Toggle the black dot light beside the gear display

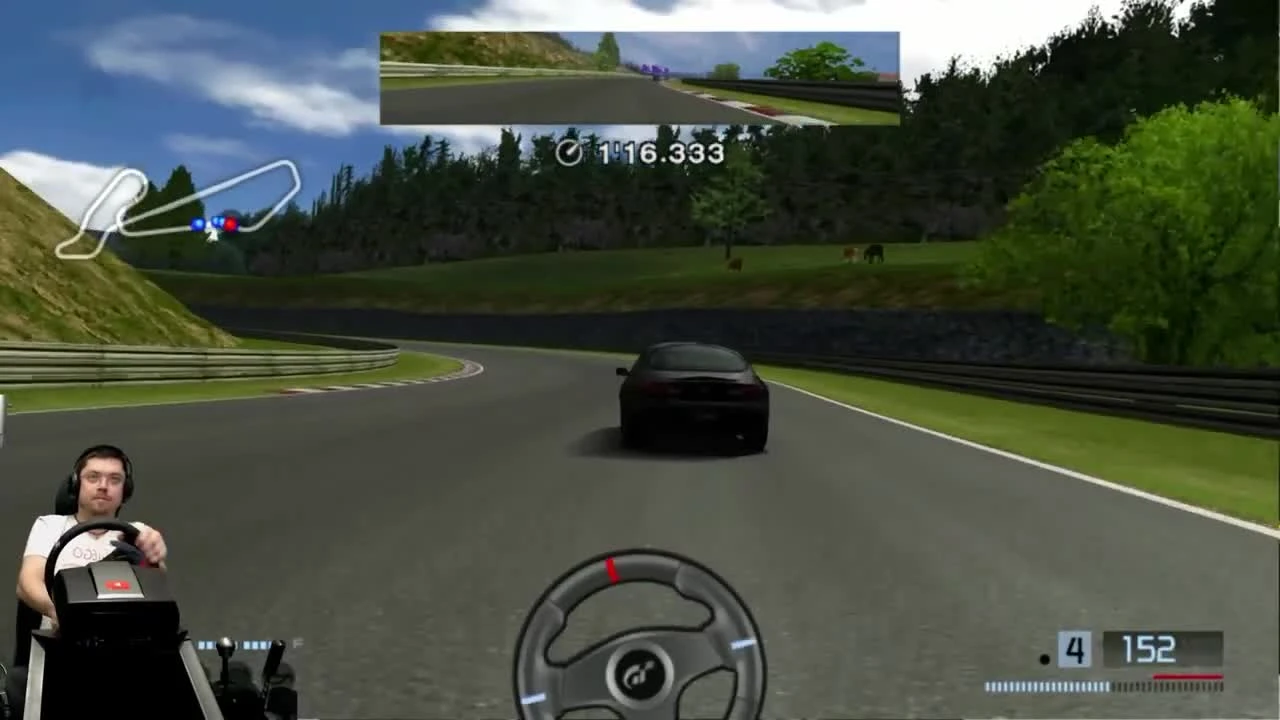[1045, 658]
